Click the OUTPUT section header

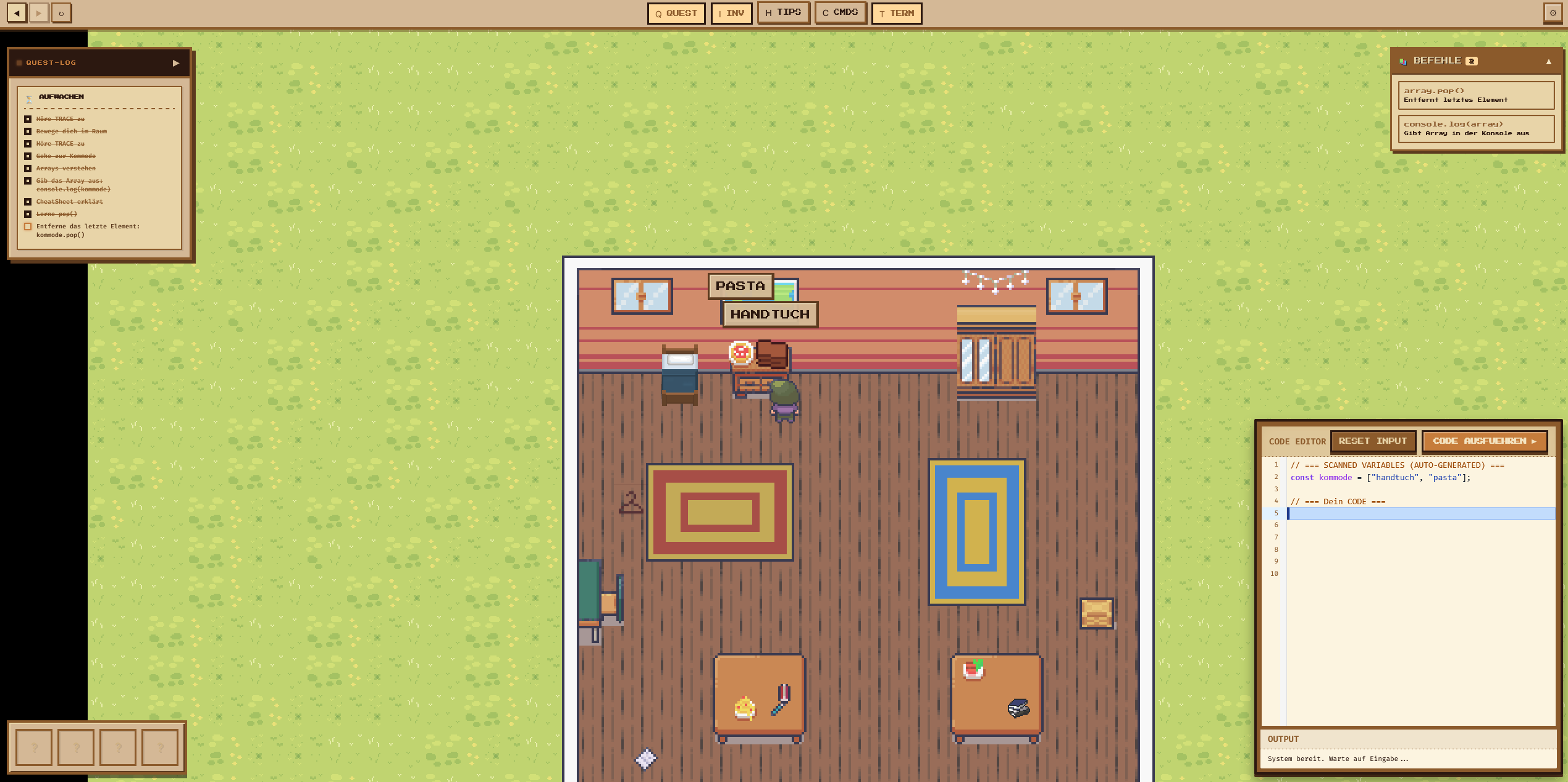(1283, 739)
